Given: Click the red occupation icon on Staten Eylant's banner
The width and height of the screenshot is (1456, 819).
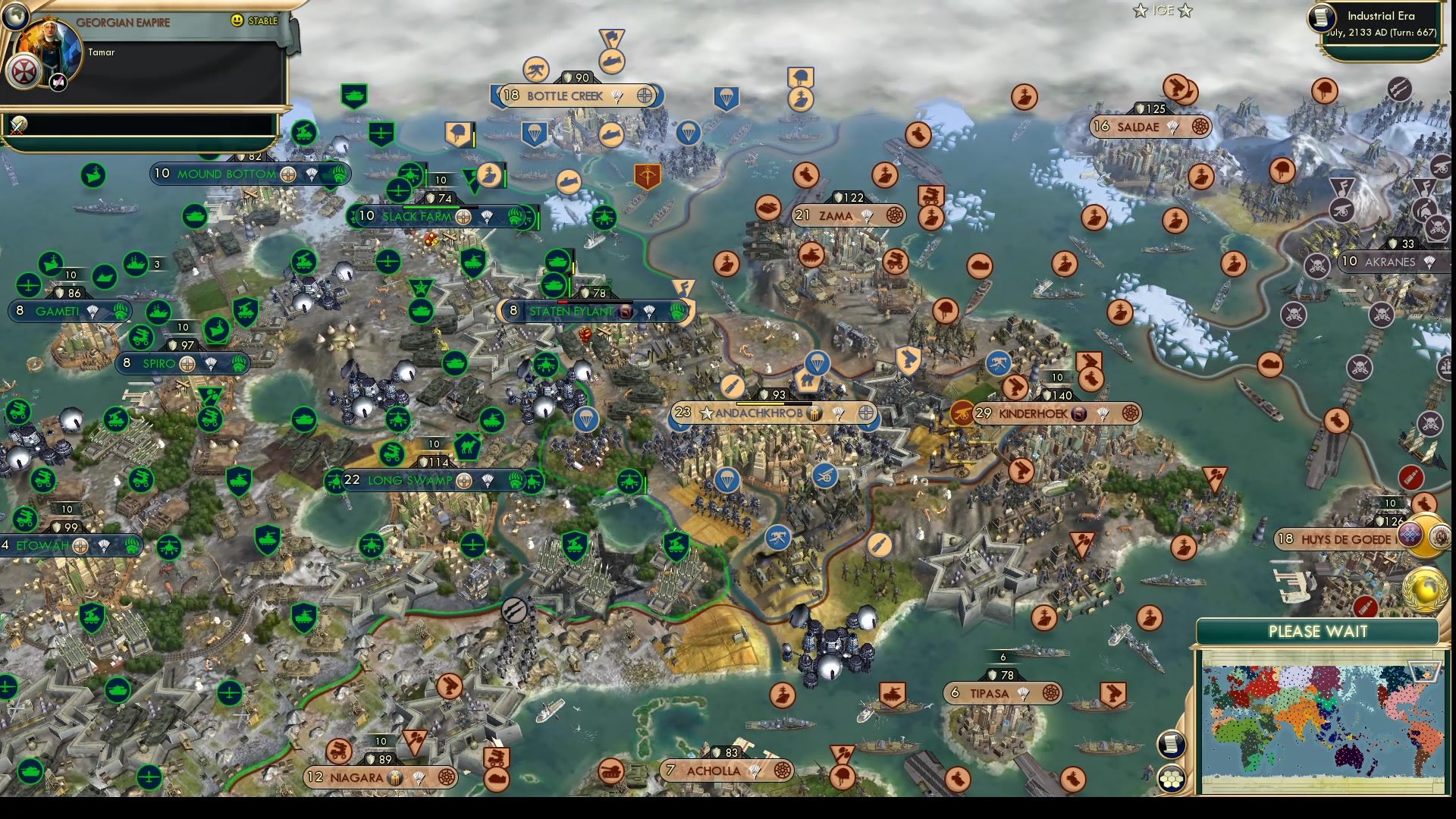Looking at the screenshot, I should click(x=625, y=310).
